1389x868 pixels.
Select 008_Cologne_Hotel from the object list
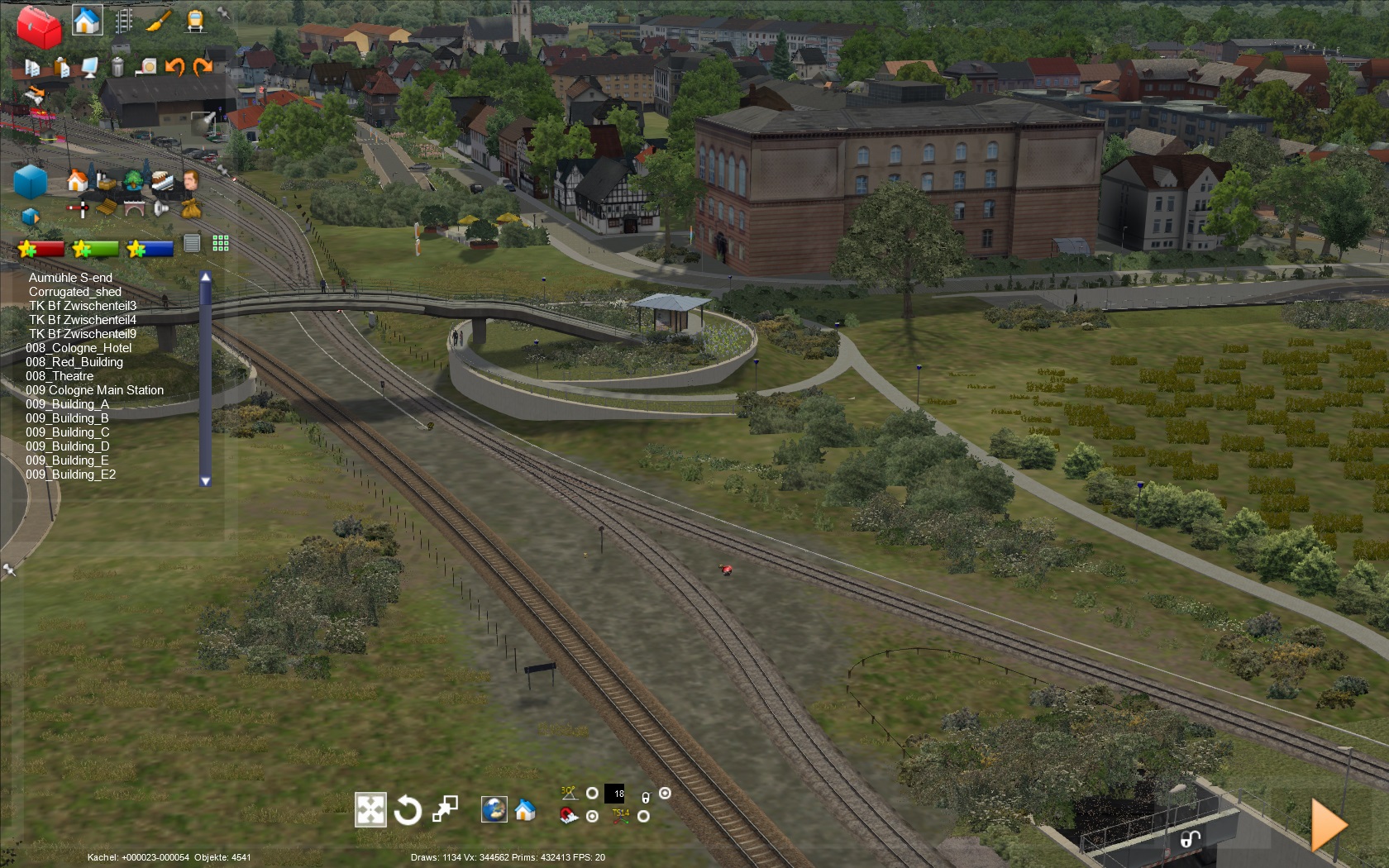[79, 348]
